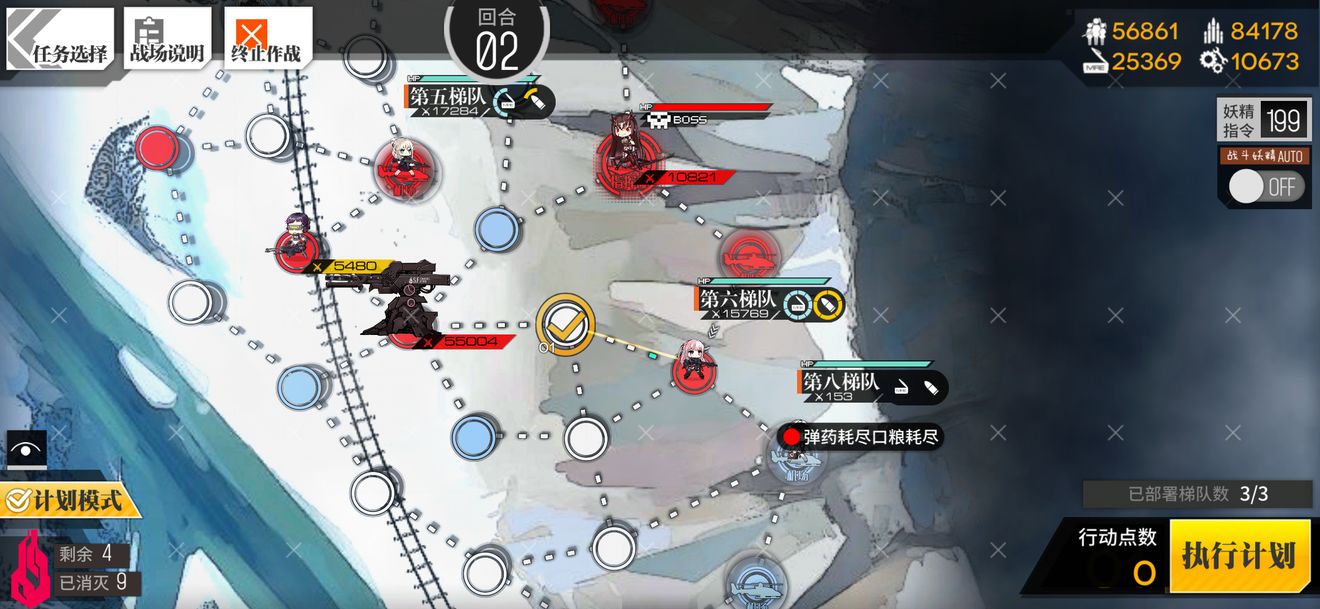Viewport: 1320px width, 609px height.
Task: Select the BOSS enemy unit node
Action: (625, 160)
